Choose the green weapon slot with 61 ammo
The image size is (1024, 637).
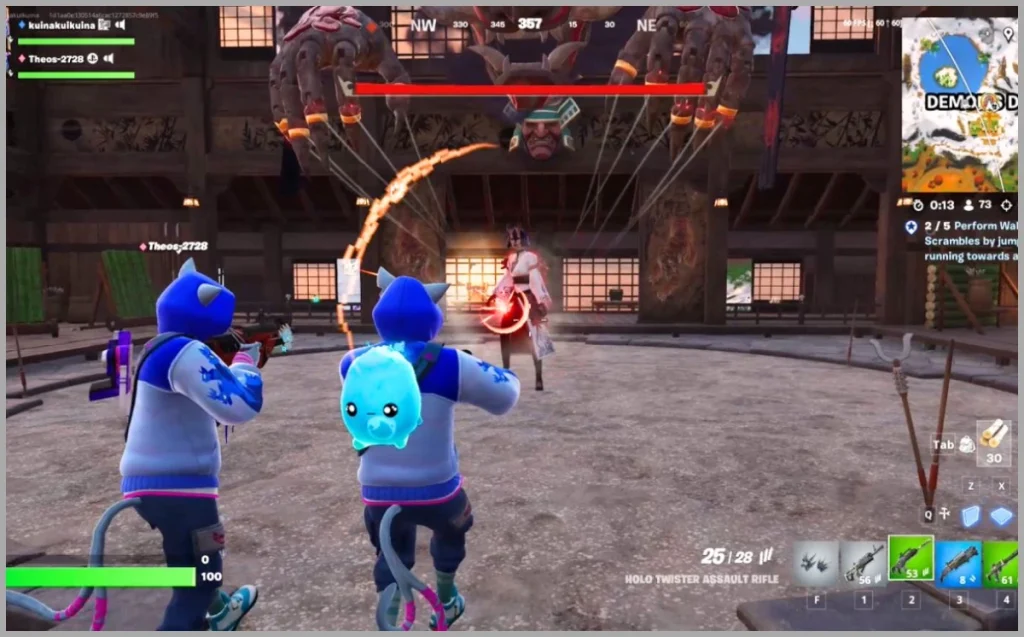point(1001,563)
